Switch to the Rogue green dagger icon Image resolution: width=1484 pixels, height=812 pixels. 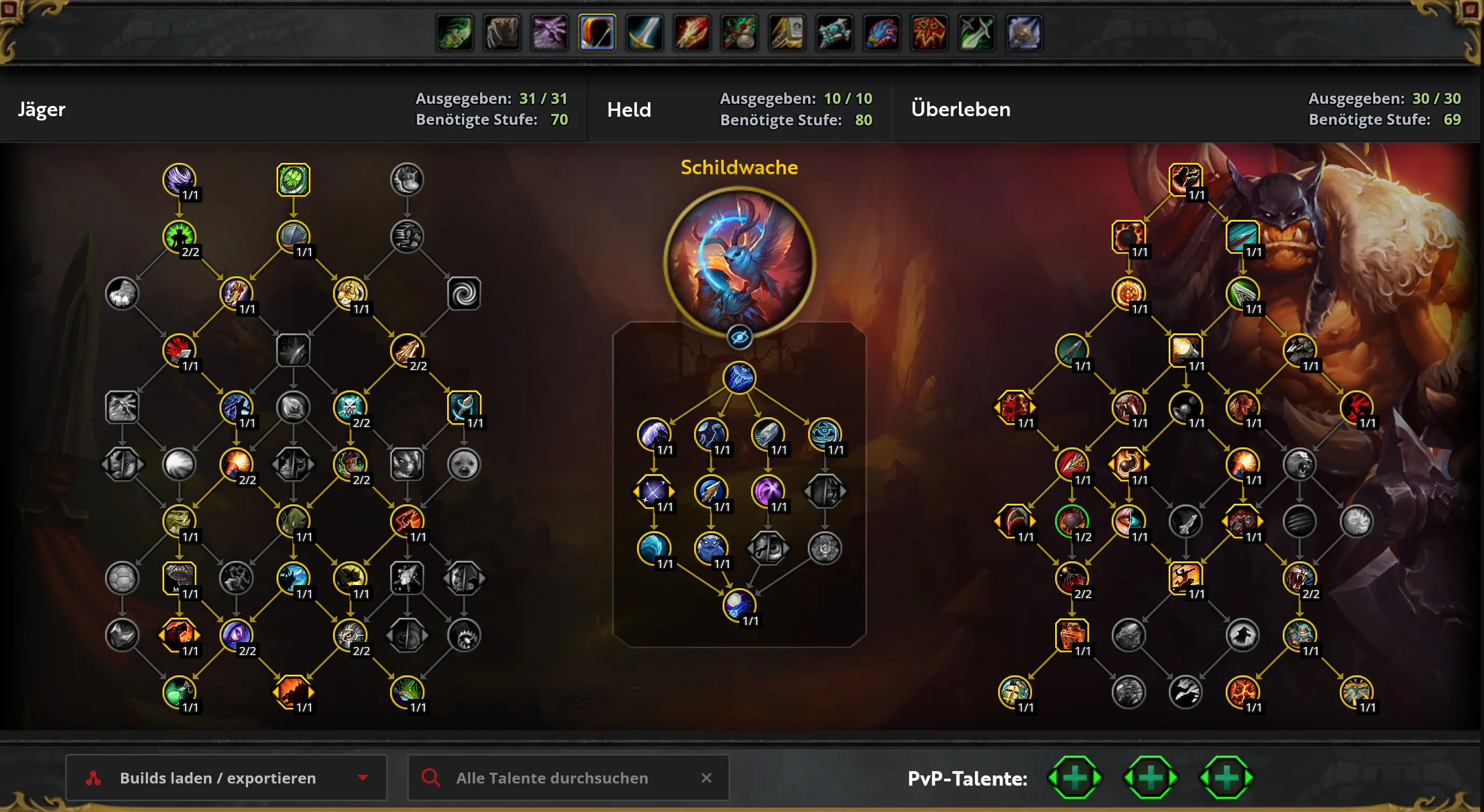pos(976,33)
